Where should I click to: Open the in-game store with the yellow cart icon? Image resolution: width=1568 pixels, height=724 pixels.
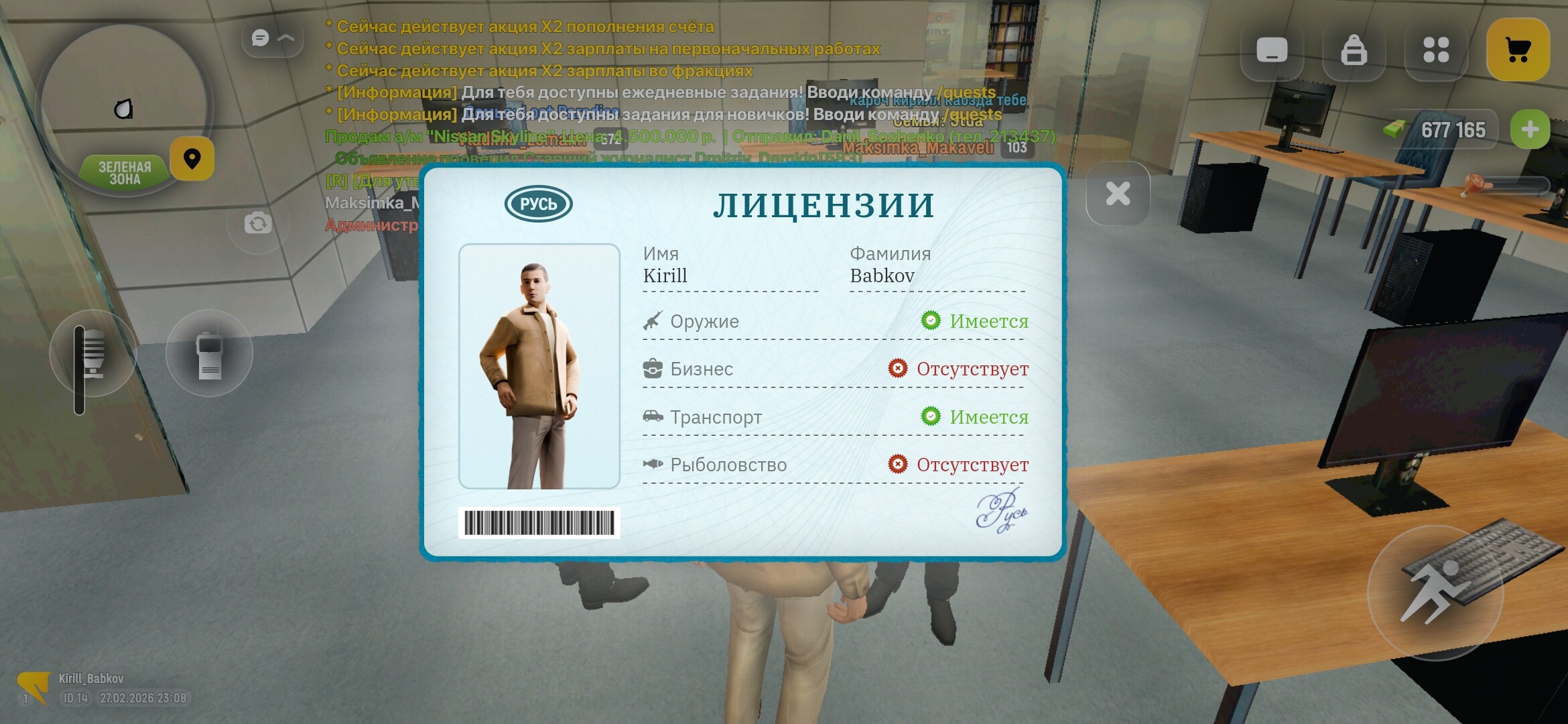(1518, 48)
